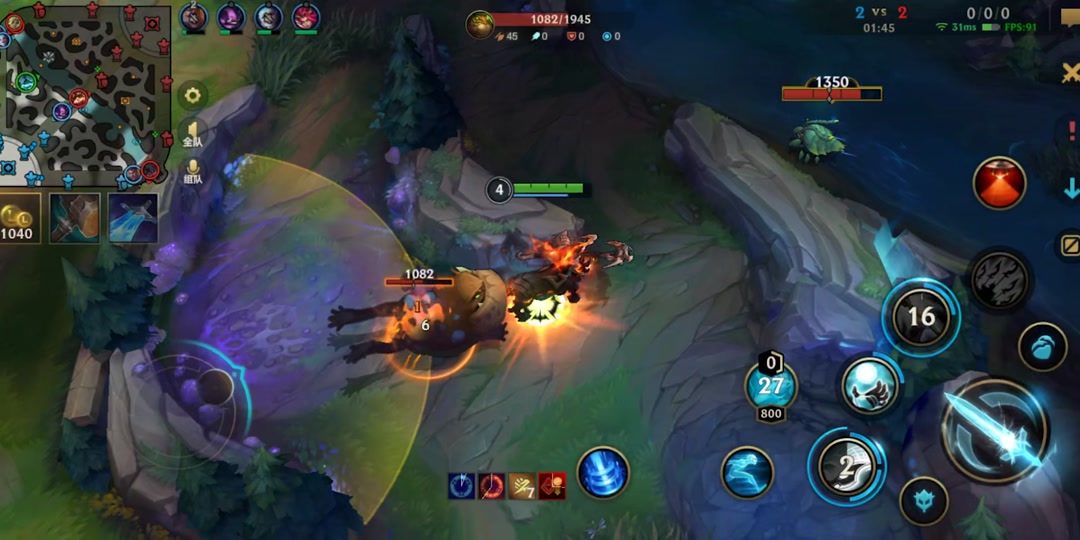1080x540 pixels.
Task: Toggle the 组队 party microphone button
Action: click(x=193, y=171)
